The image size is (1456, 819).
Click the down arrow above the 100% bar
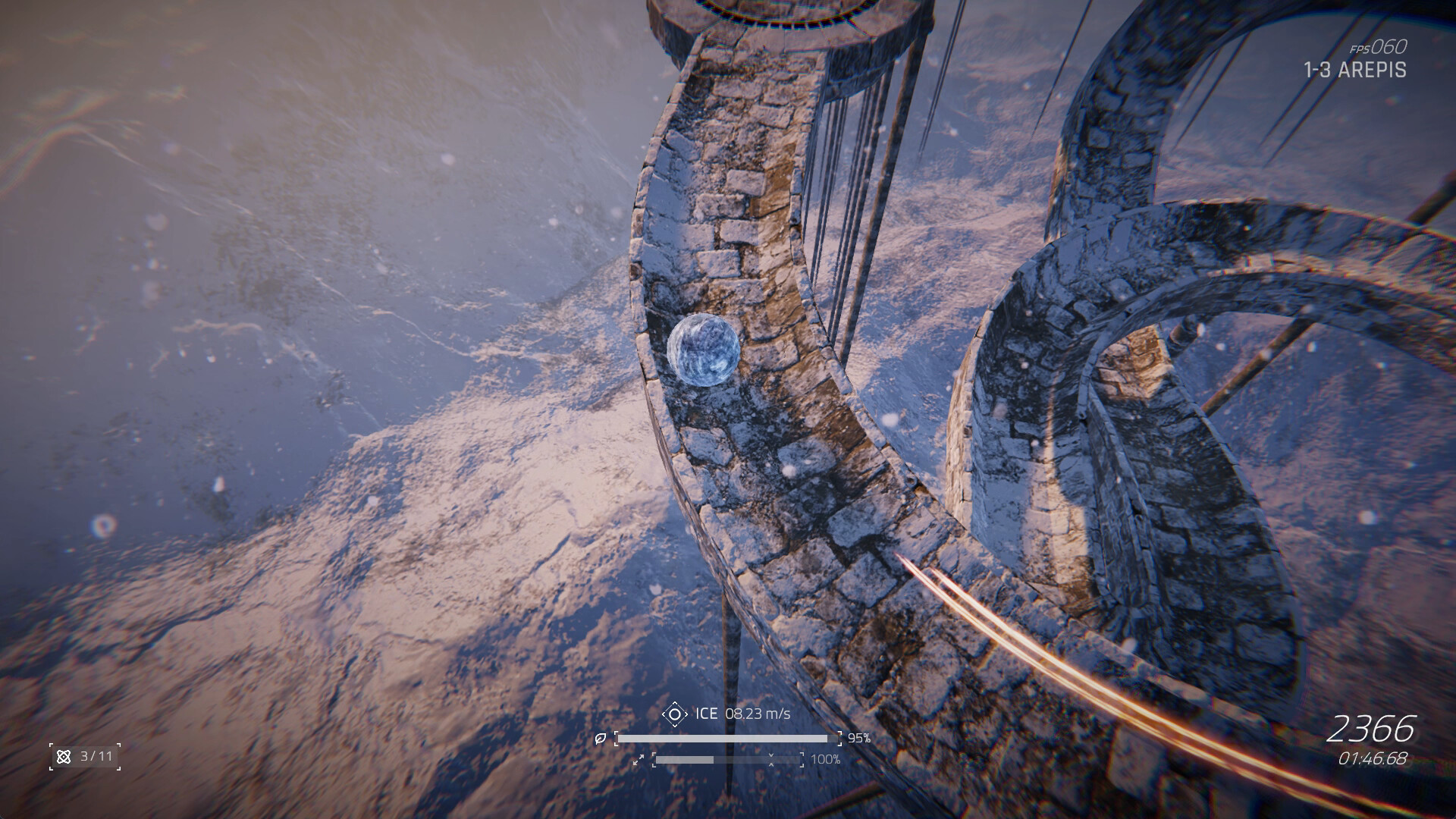click(x=771, y=756)
